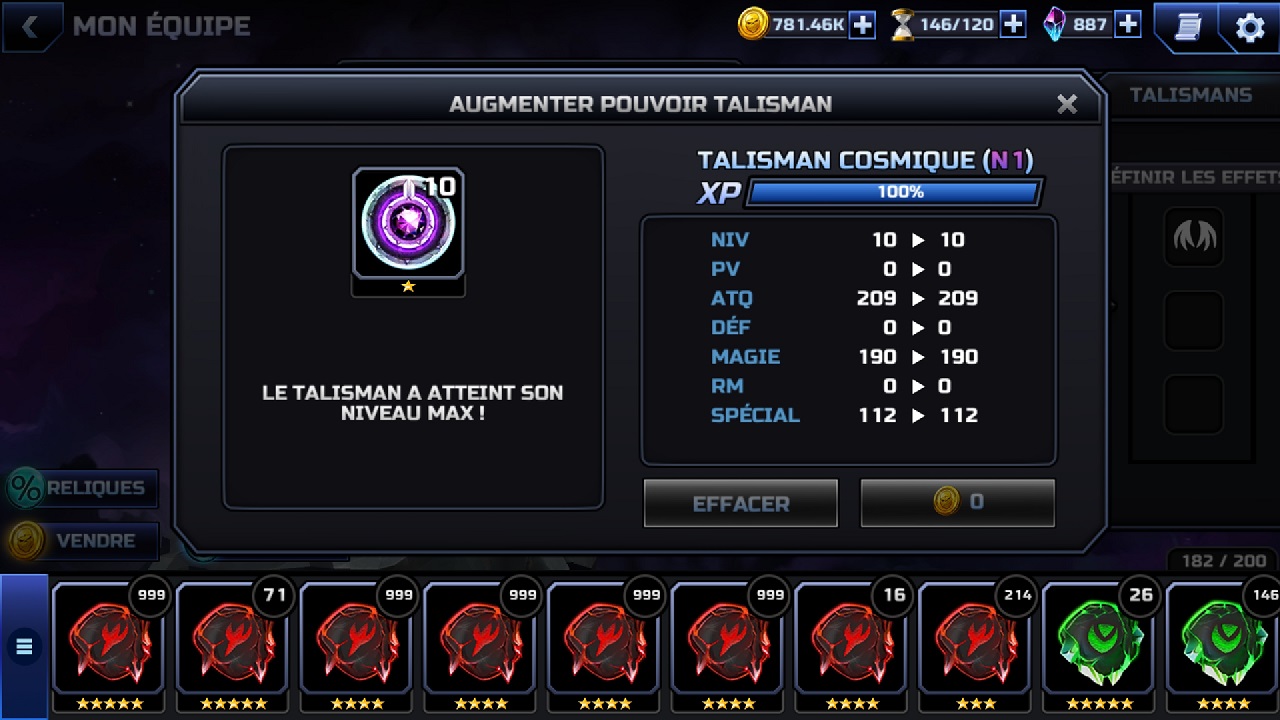Open the hamburger list menu
Viewport: 1280px width, 720px height.
[x=24, y=647]
